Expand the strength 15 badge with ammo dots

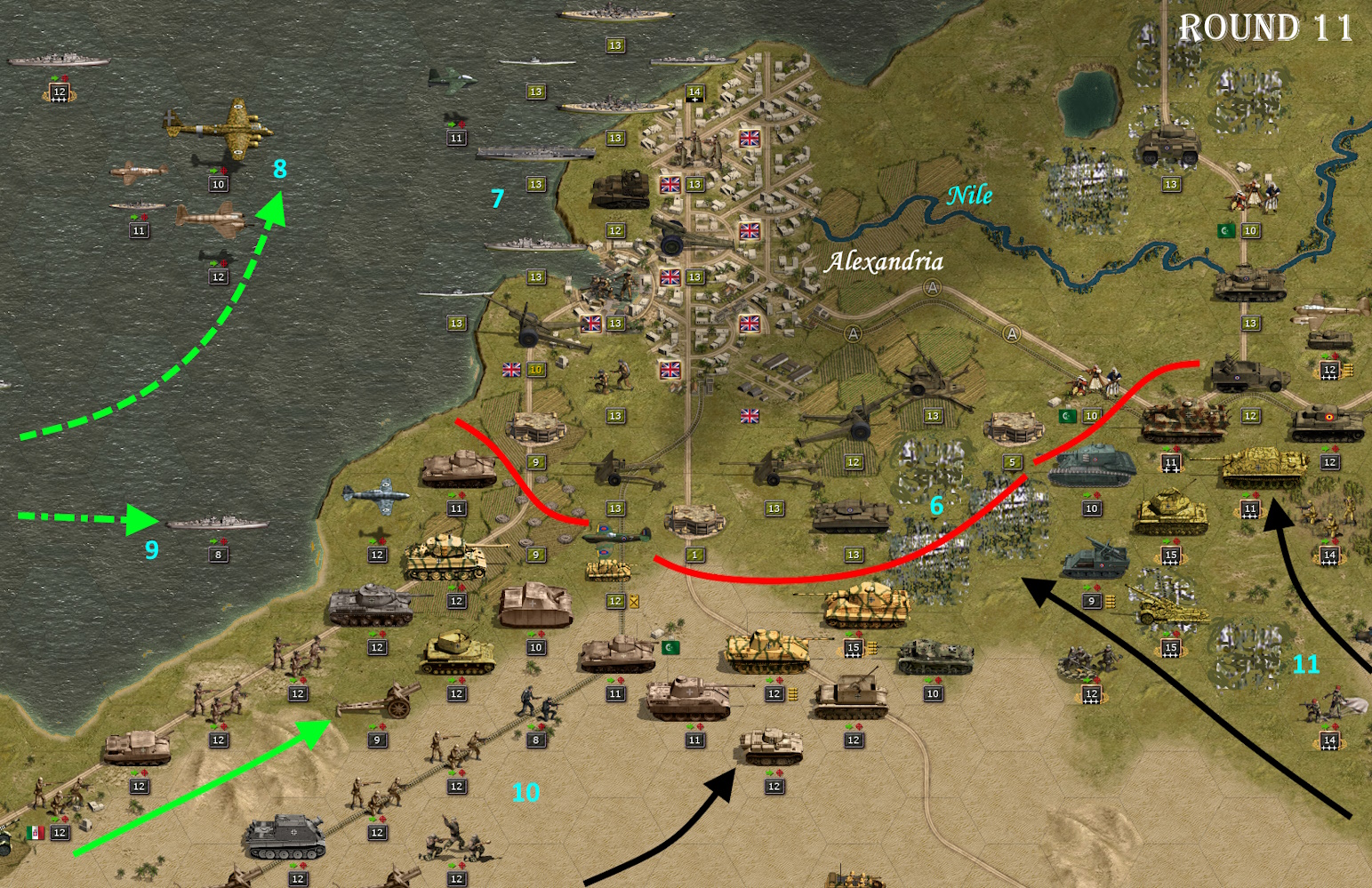click(852, 649)
